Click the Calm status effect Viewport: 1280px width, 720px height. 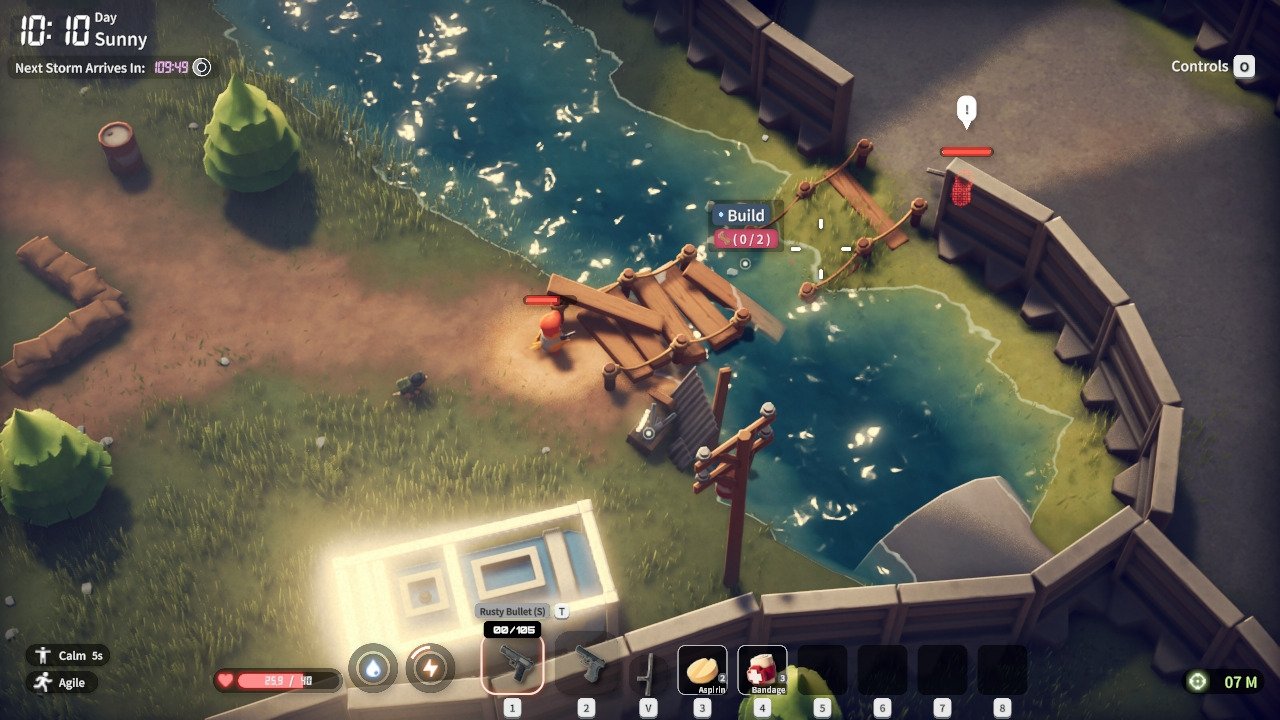tap(68, 656)
